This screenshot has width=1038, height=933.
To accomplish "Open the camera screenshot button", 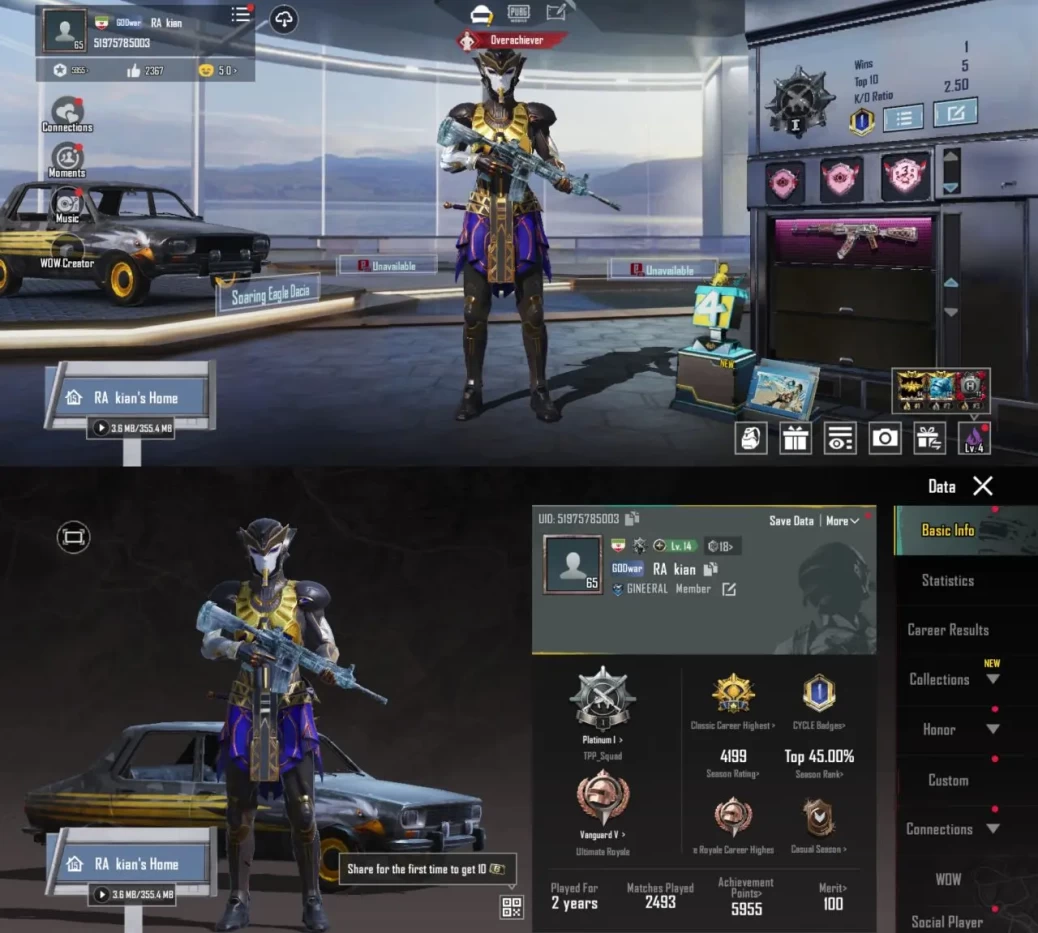I will pyautogui.click(x=884, y=438).
